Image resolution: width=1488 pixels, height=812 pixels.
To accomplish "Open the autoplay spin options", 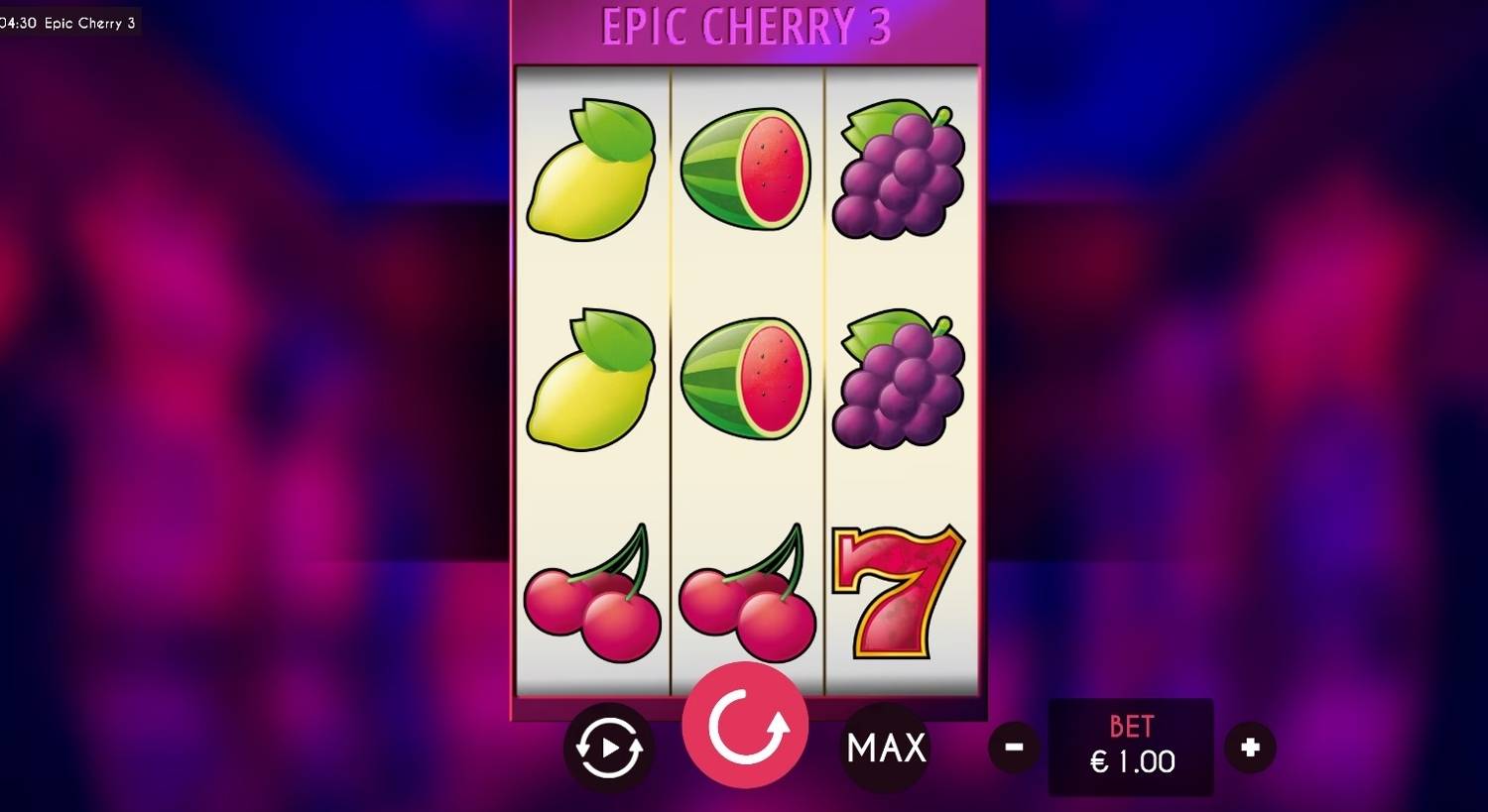I will (607, 747).
